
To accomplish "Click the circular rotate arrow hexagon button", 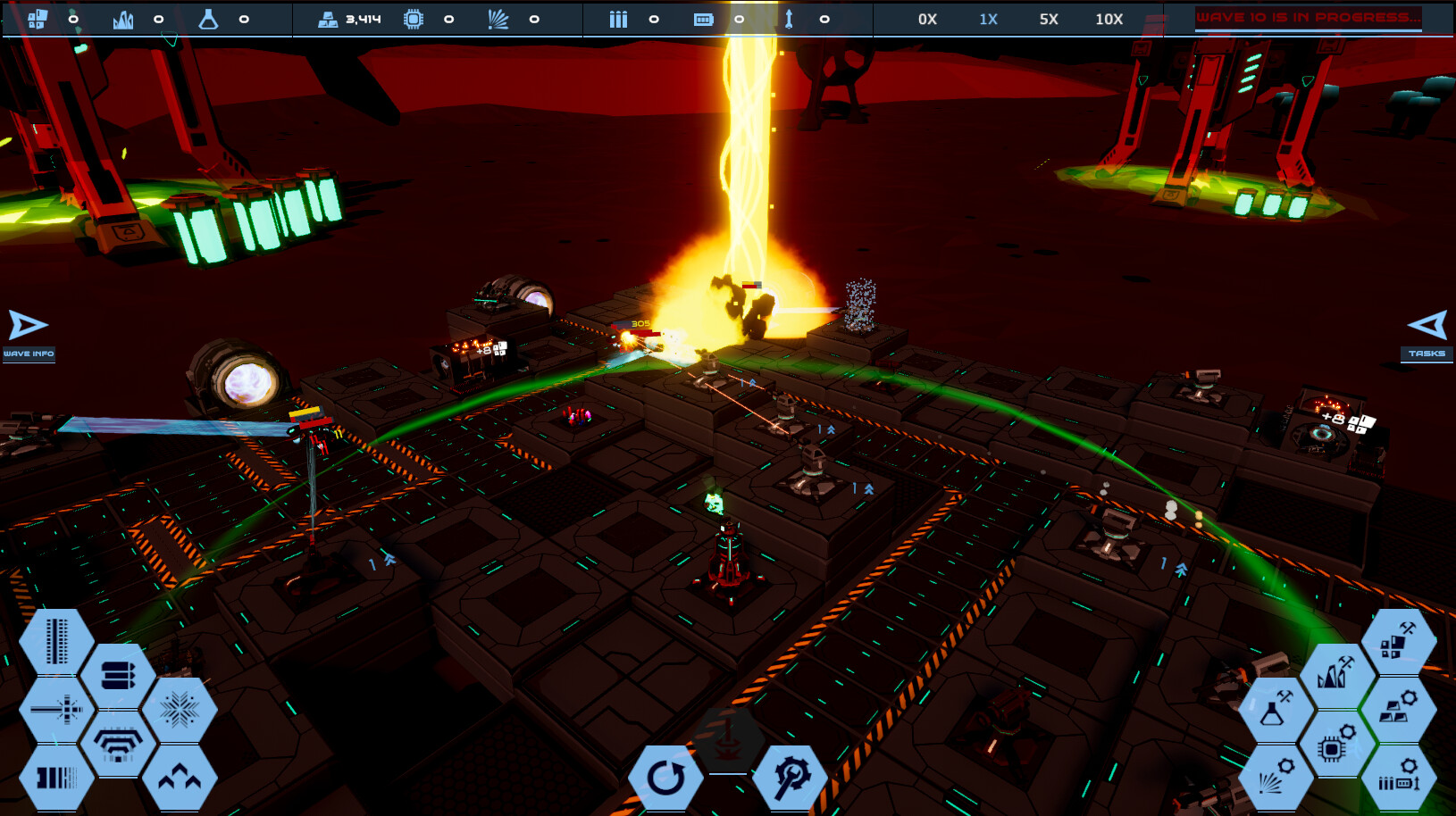I will click(665, 778).
